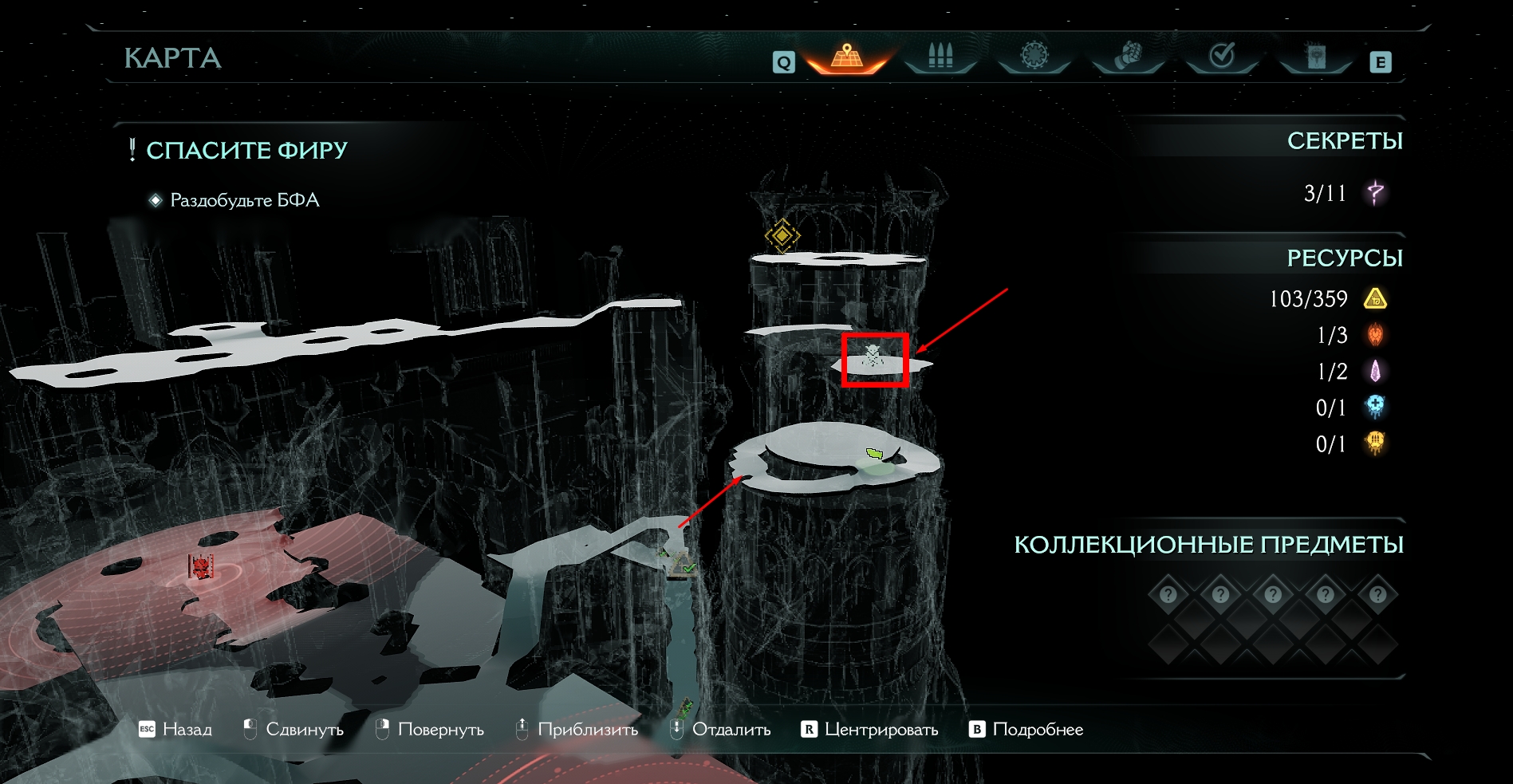Click the green player arrow marker

point(875,454)
